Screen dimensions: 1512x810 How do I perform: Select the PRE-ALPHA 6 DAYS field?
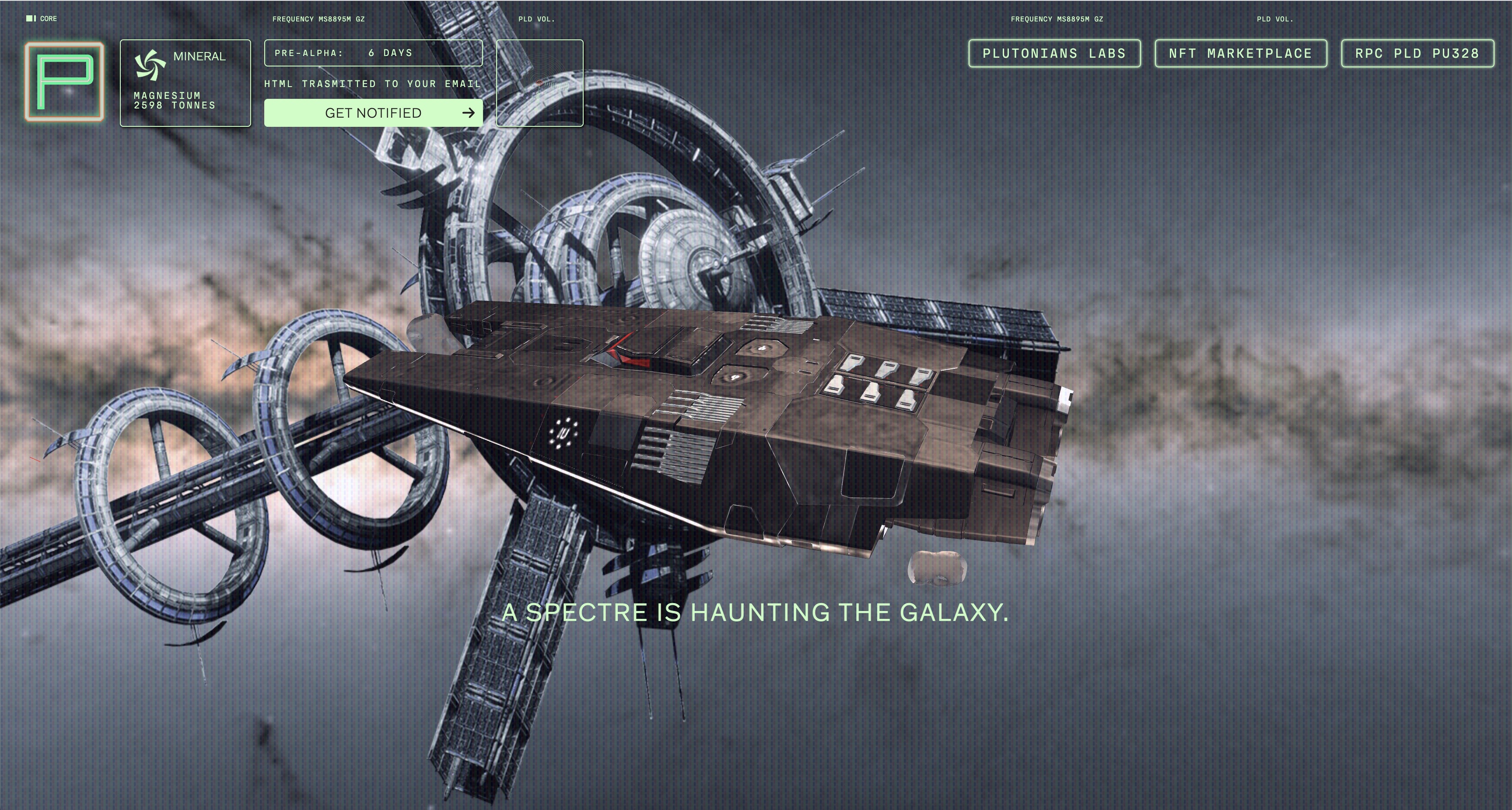[x=373, y=53]
